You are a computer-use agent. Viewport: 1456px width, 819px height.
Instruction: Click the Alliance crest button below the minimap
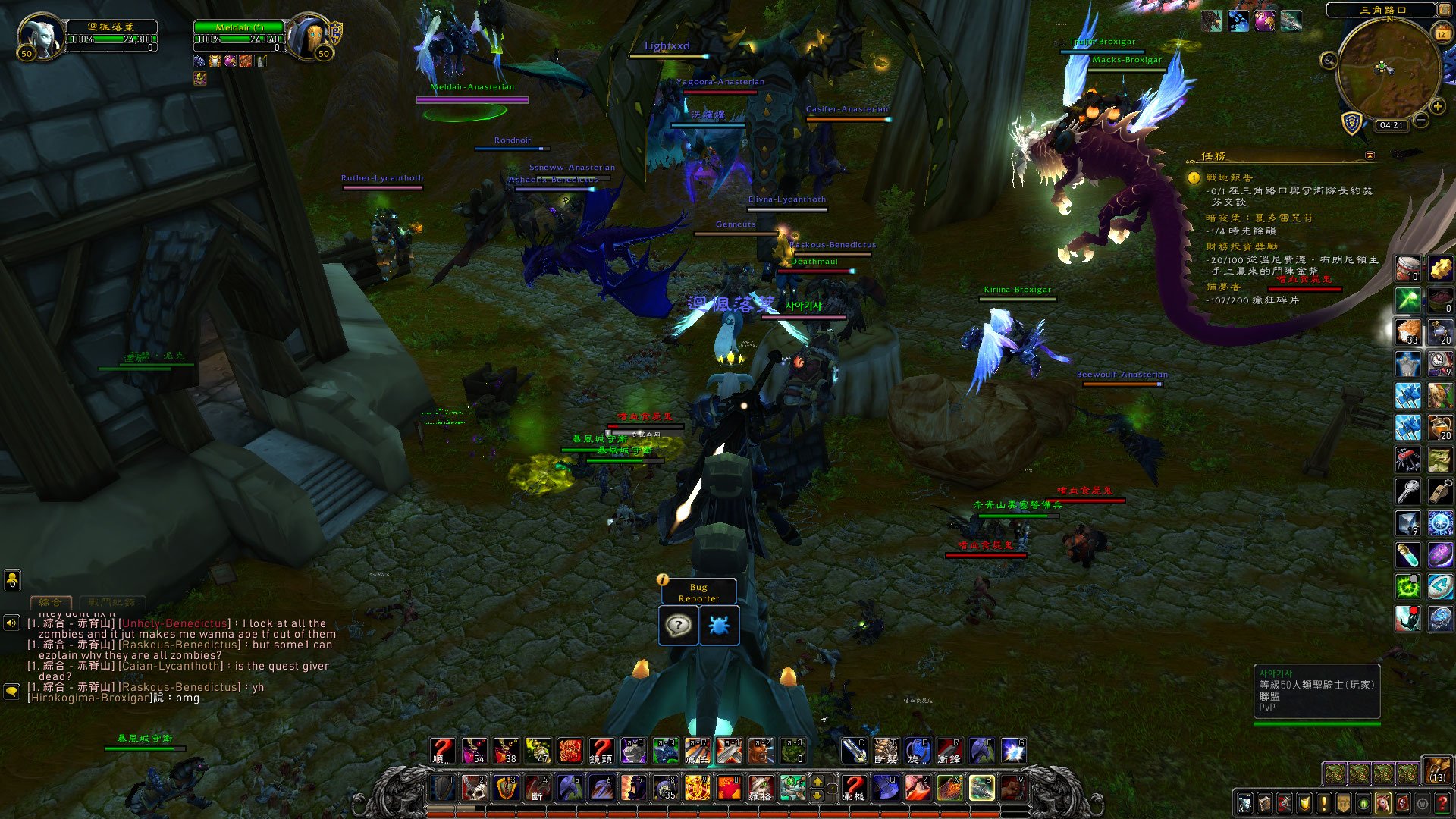tap(1352, 123)
